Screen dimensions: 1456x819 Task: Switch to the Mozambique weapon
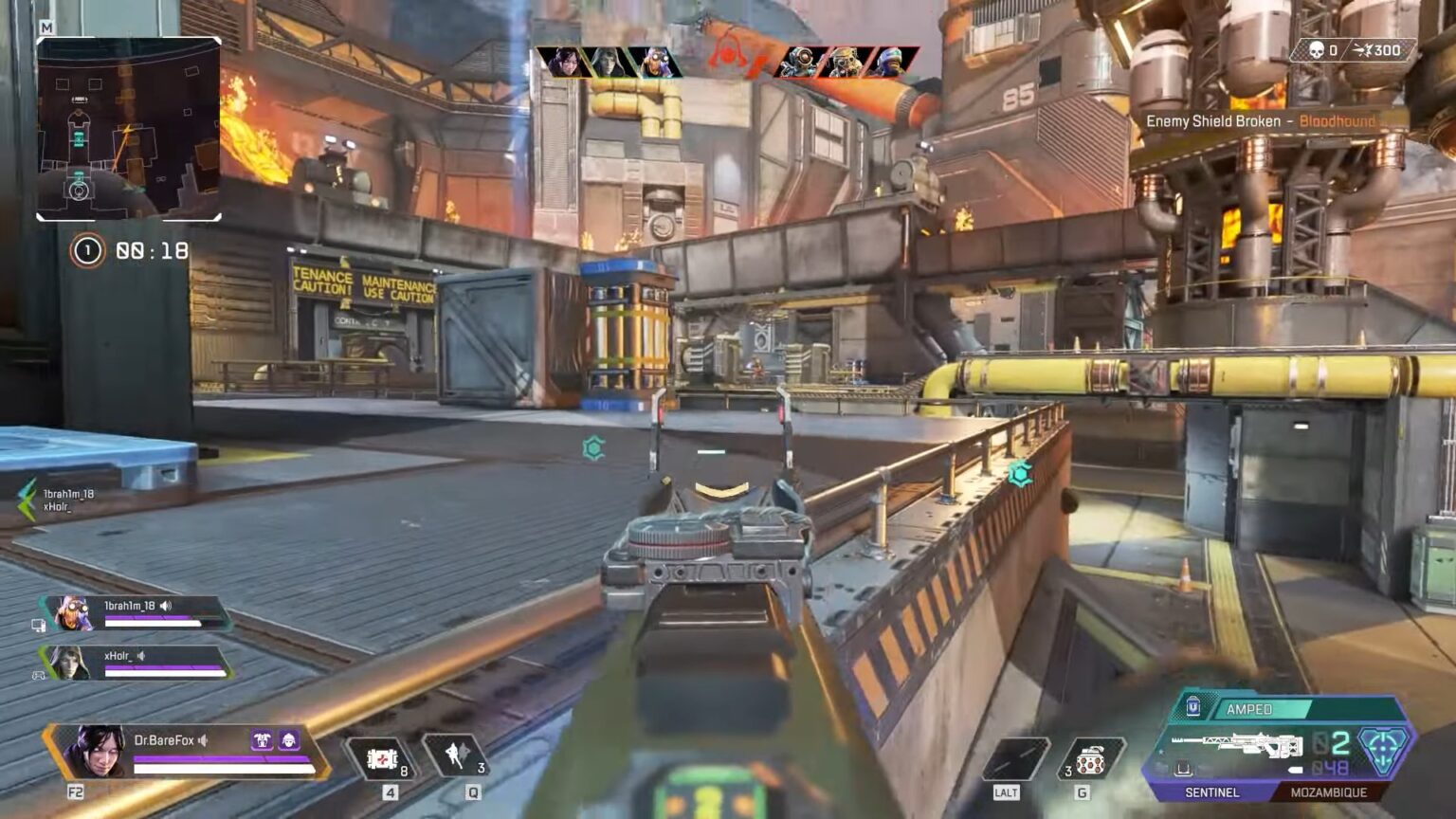click(1328, 792)
